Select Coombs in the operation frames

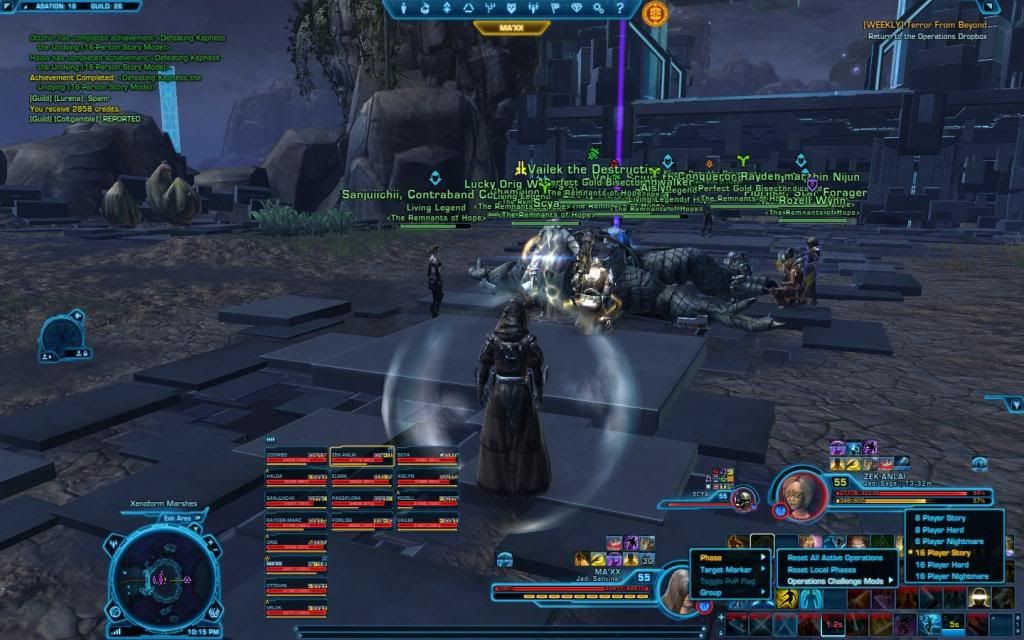pyautogui.click(x=296, y=457)
